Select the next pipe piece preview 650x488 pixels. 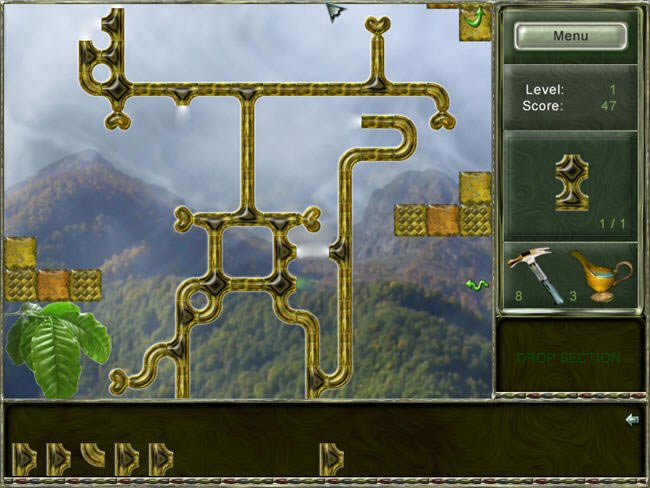point(571,181)
